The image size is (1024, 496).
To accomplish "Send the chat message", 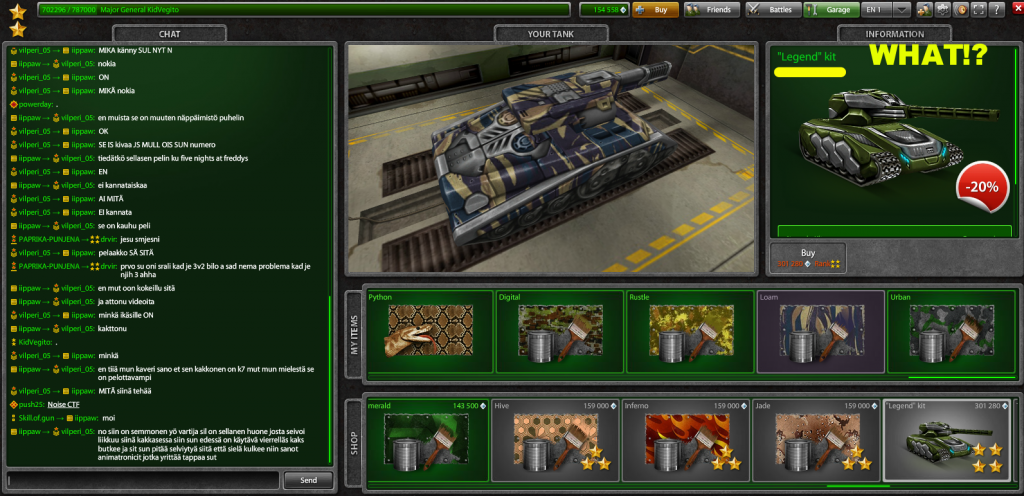I will [308, 480].
